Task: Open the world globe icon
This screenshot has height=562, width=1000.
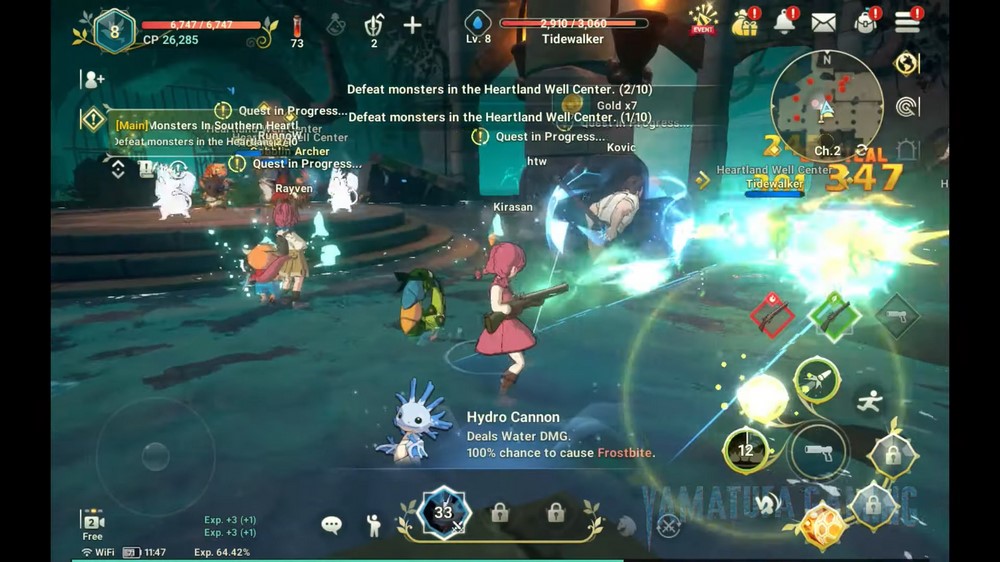Action: [906, 63]
